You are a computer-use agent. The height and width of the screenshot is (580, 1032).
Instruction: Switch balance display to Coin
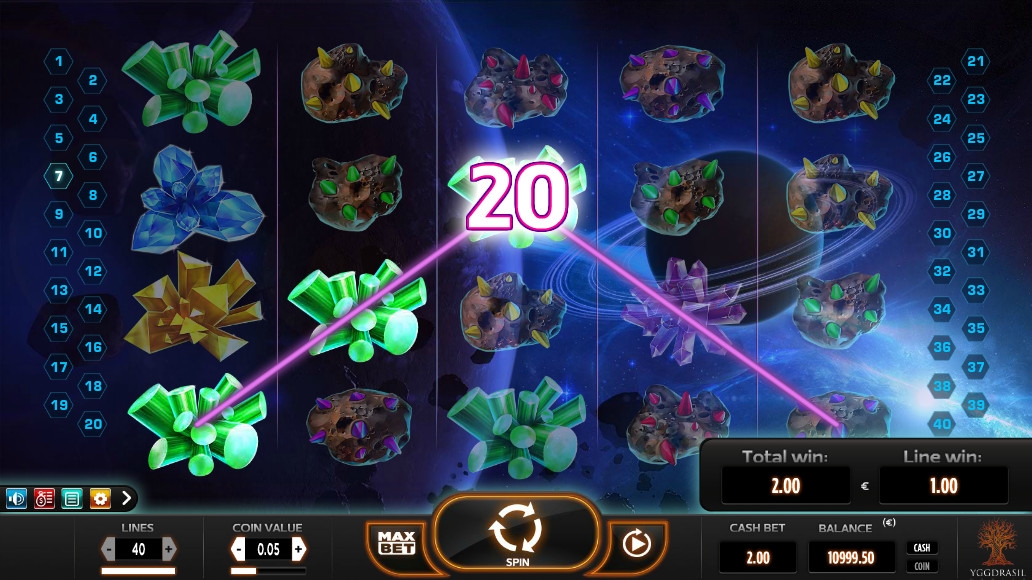point(921,566)
